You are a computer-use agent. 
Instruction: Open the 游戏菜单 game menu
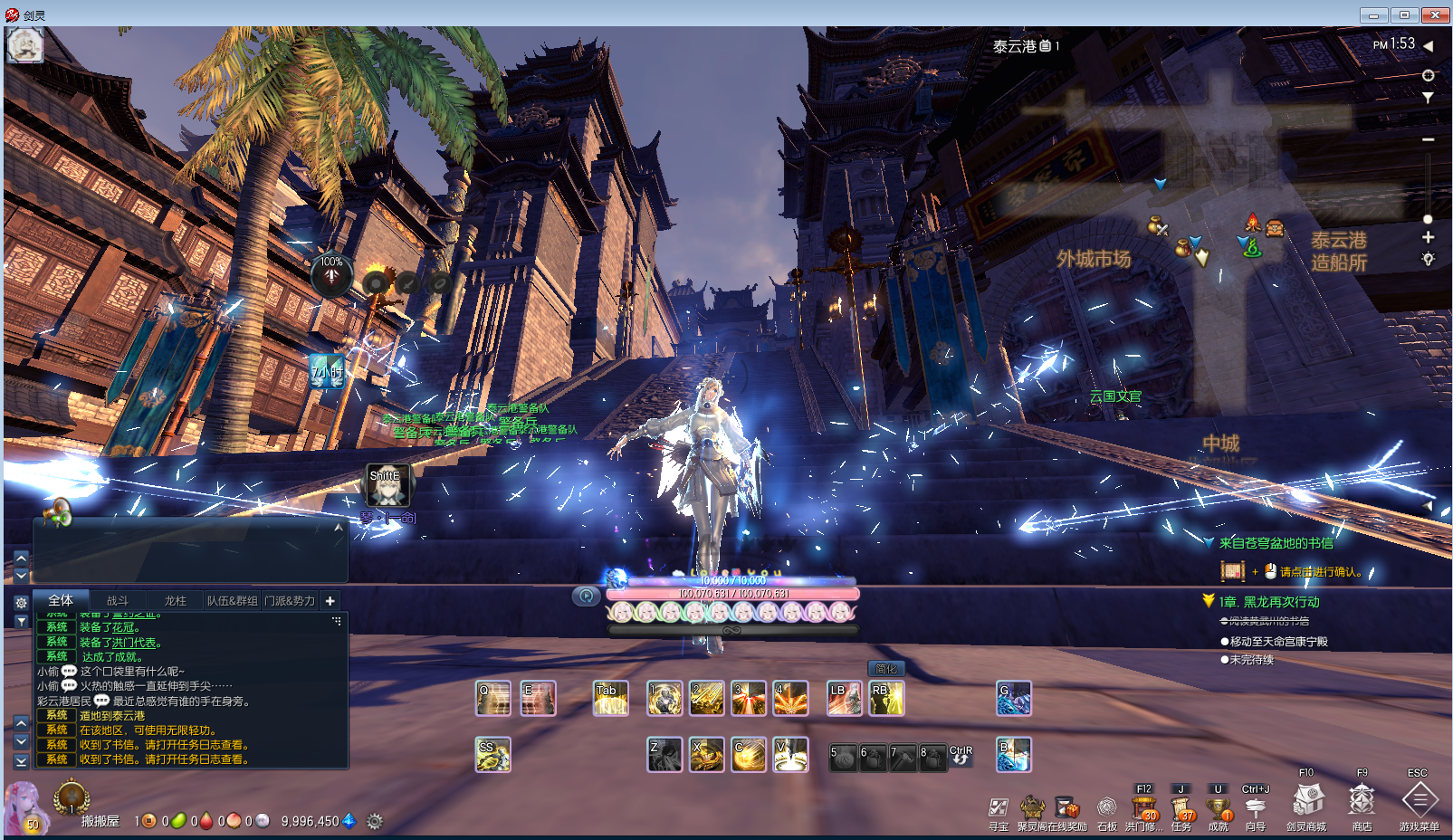tap(1419, 801)
